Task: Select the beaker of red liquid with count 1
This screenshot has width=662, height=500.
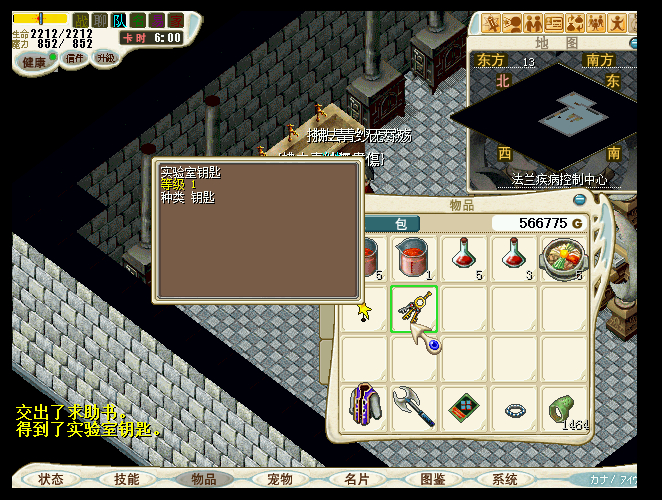Action: (414, 258)
